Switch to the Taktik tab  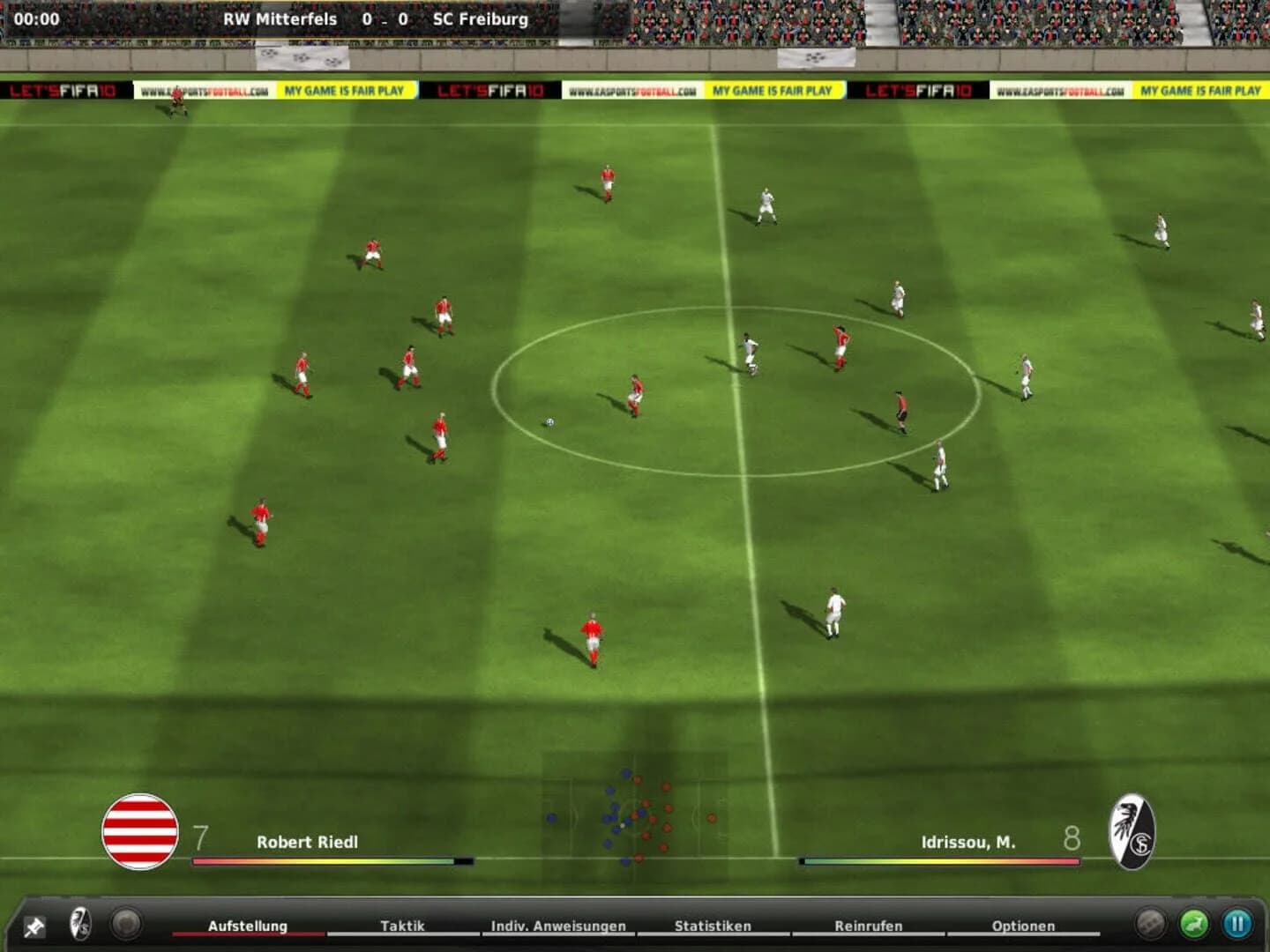(x=400, y=926)
